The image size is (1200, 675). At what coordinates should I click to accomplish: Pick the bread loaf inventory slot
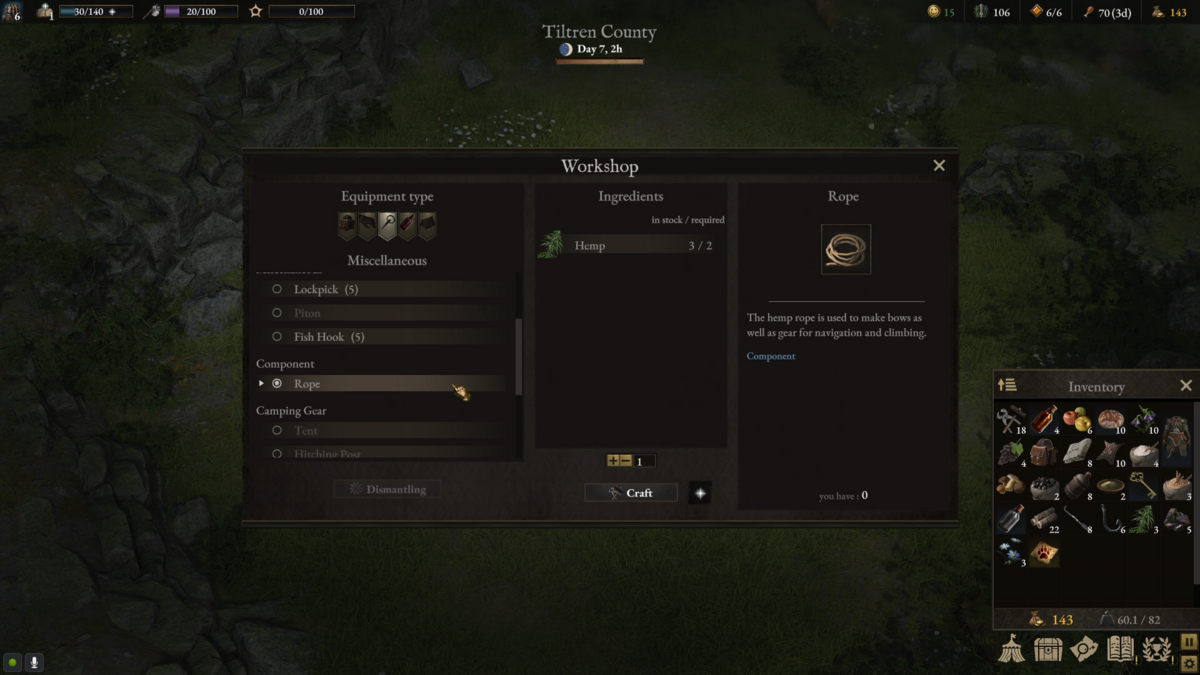tap(1110, 419)
